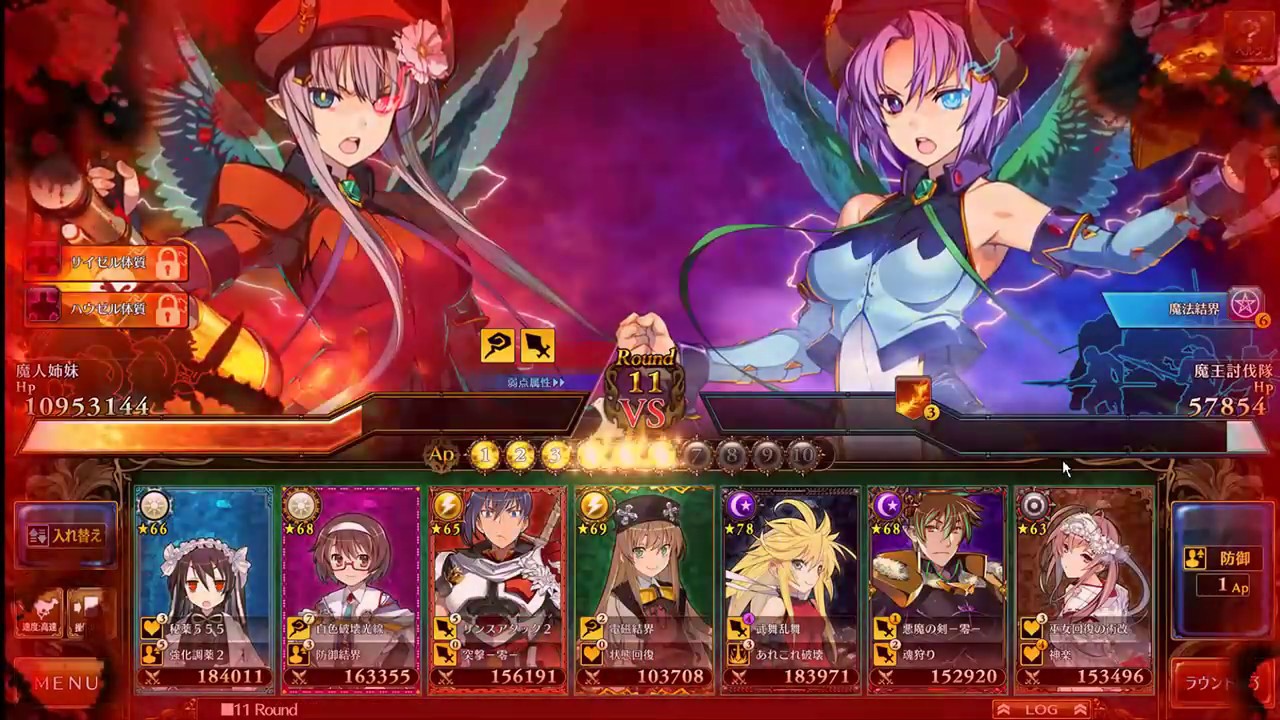This screenshot has width=1280, height=720.
Task: Toggle the 速度:高速 battle speed button
Action: coord(39,611)
